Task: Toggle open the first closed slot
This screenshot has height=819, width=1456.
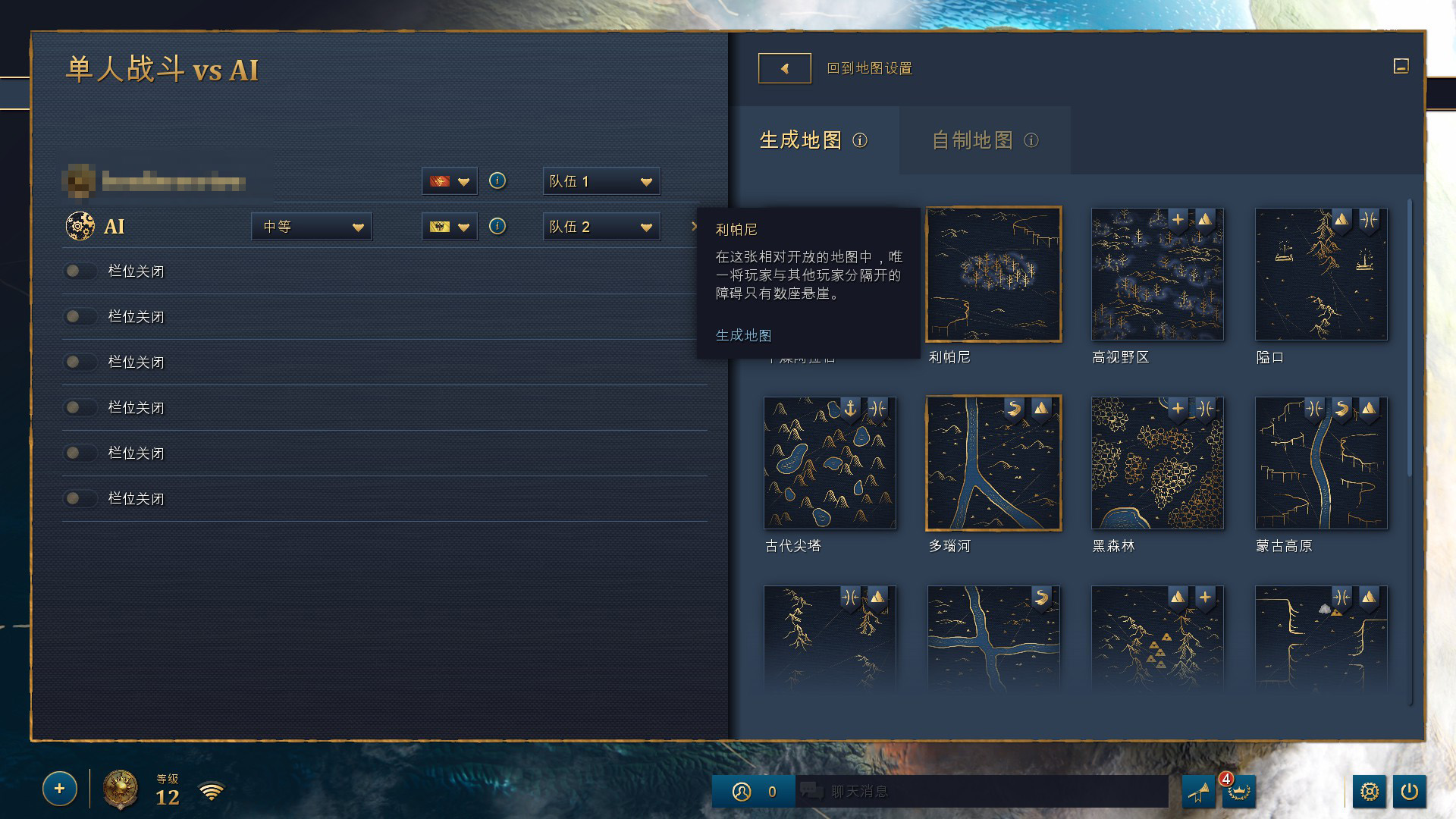Action: coord(80,271)
